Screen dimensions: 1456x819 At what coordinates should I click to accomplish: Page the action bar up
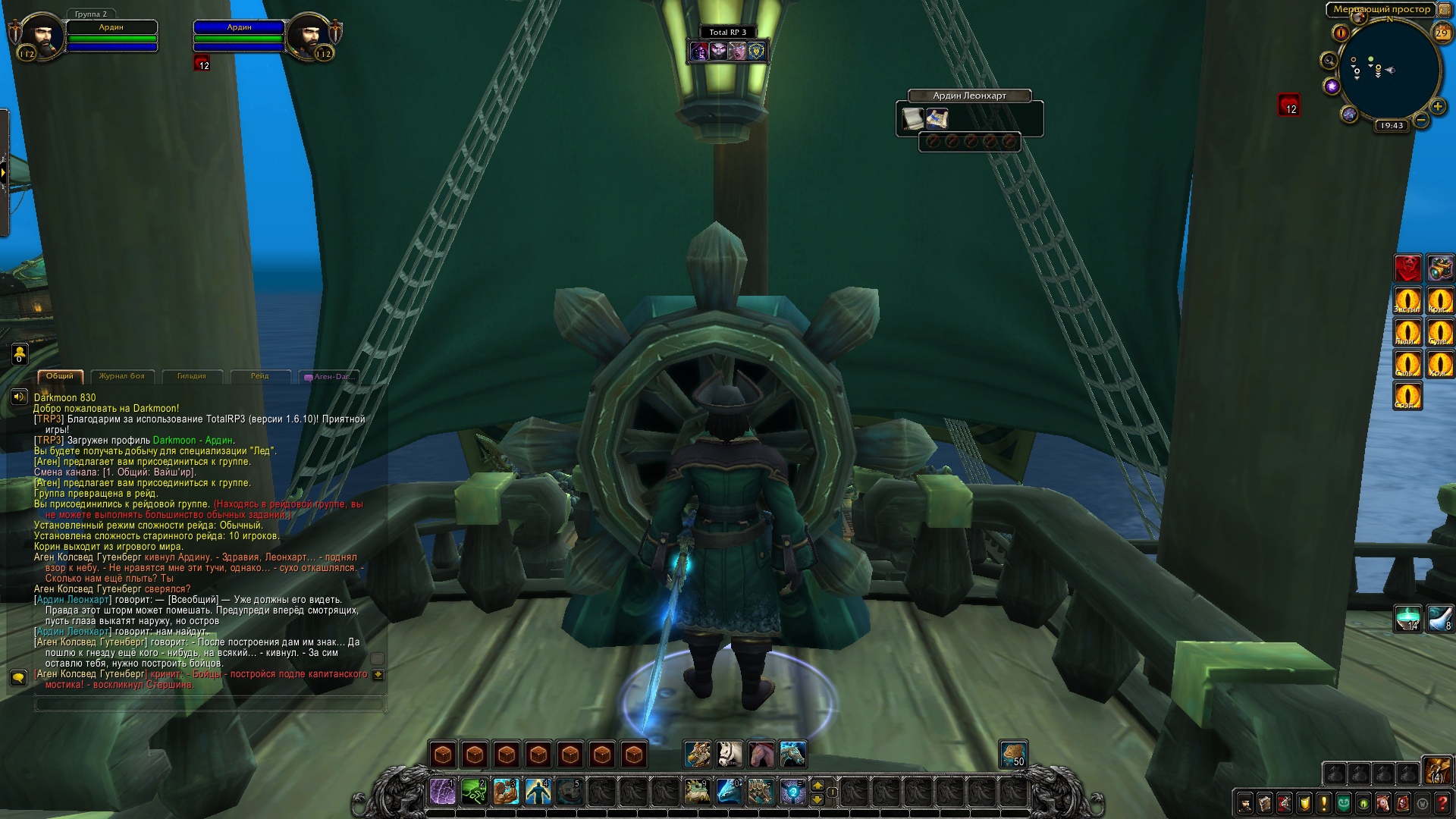817,785
